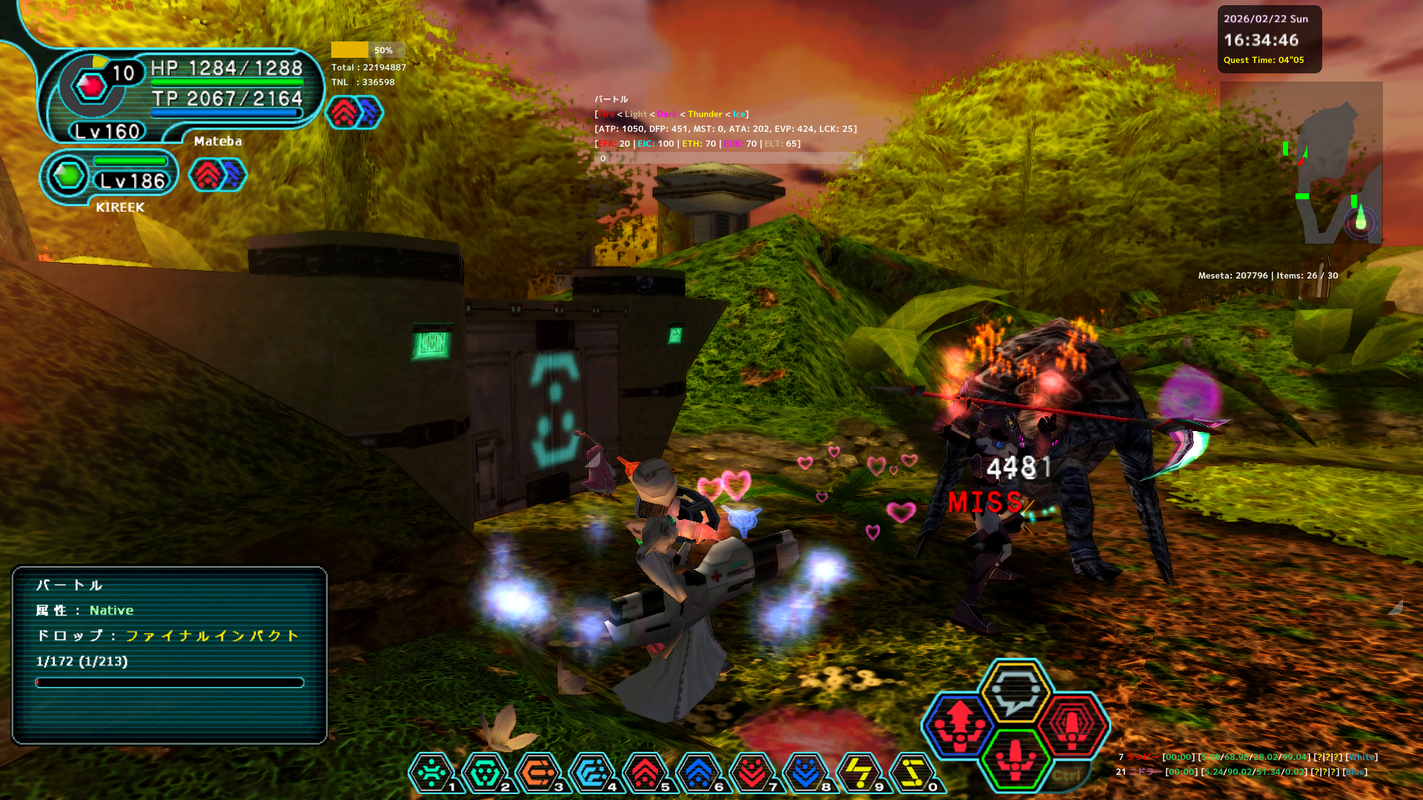The image size is (1423, 800).
Task: Activate the green hotbar slot 1 technique
Action: 432,772
